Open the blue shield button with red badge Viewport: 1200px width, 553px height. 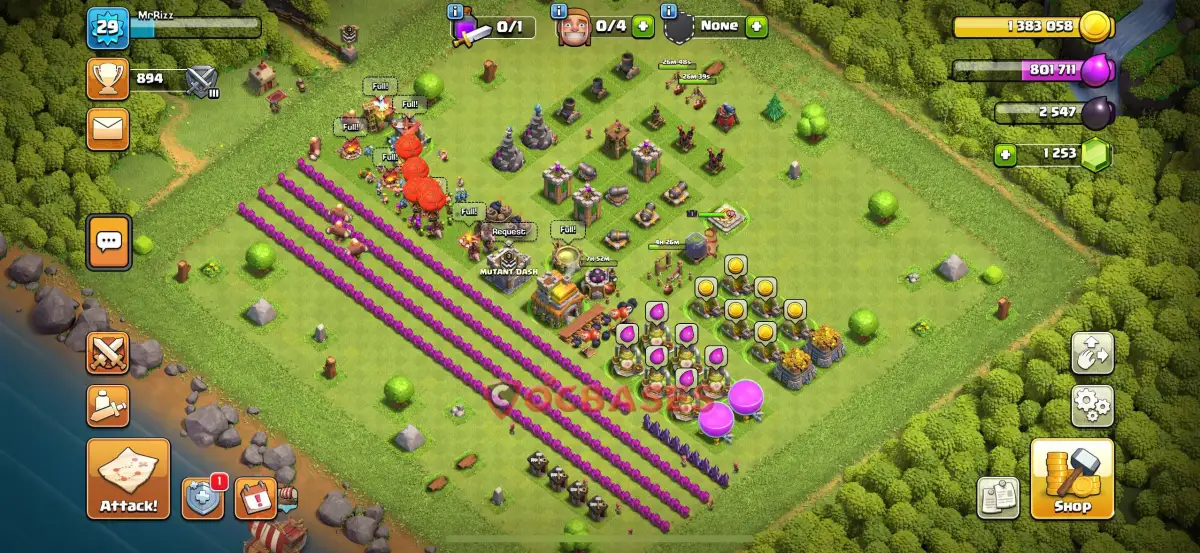pos(202,497)
